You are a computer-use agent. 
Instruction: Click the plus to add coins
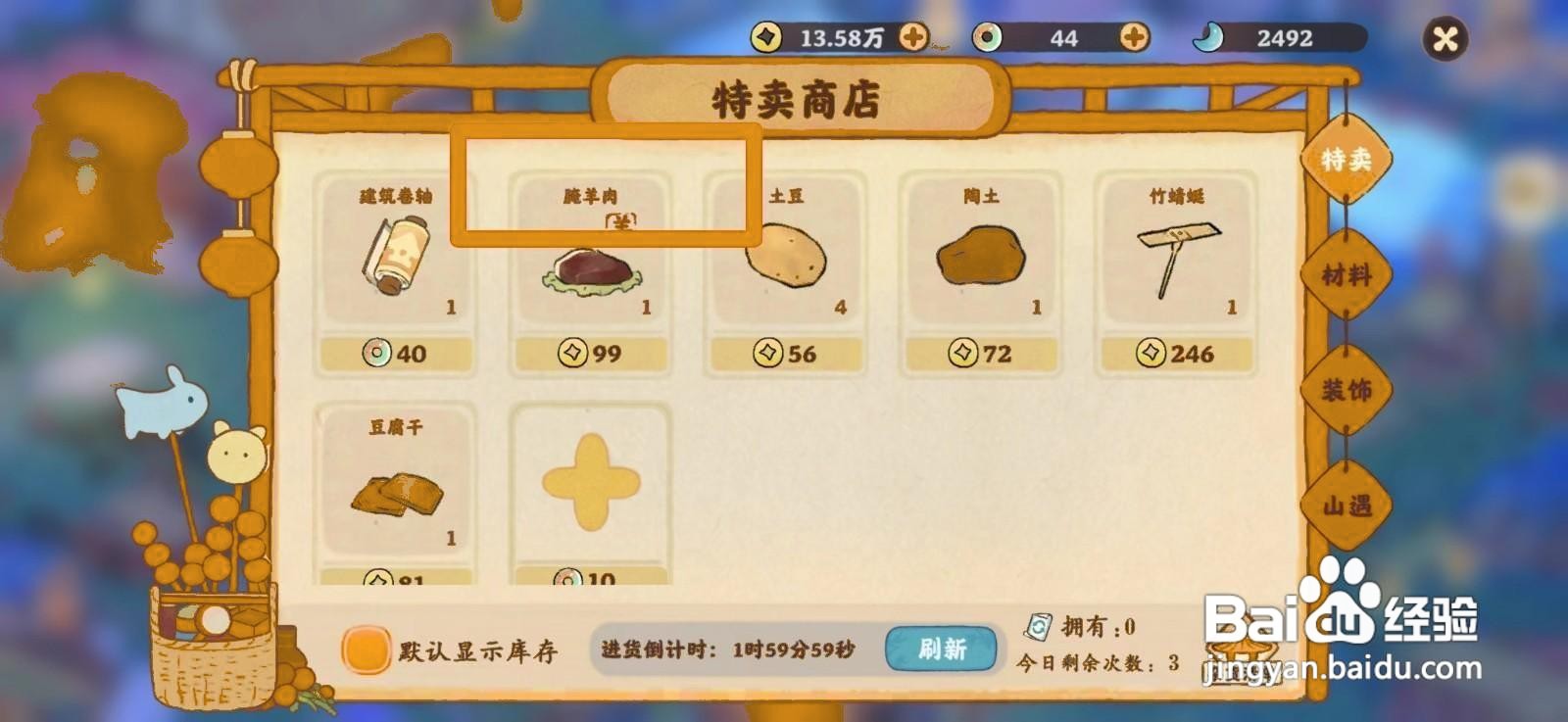pos(915,37)
